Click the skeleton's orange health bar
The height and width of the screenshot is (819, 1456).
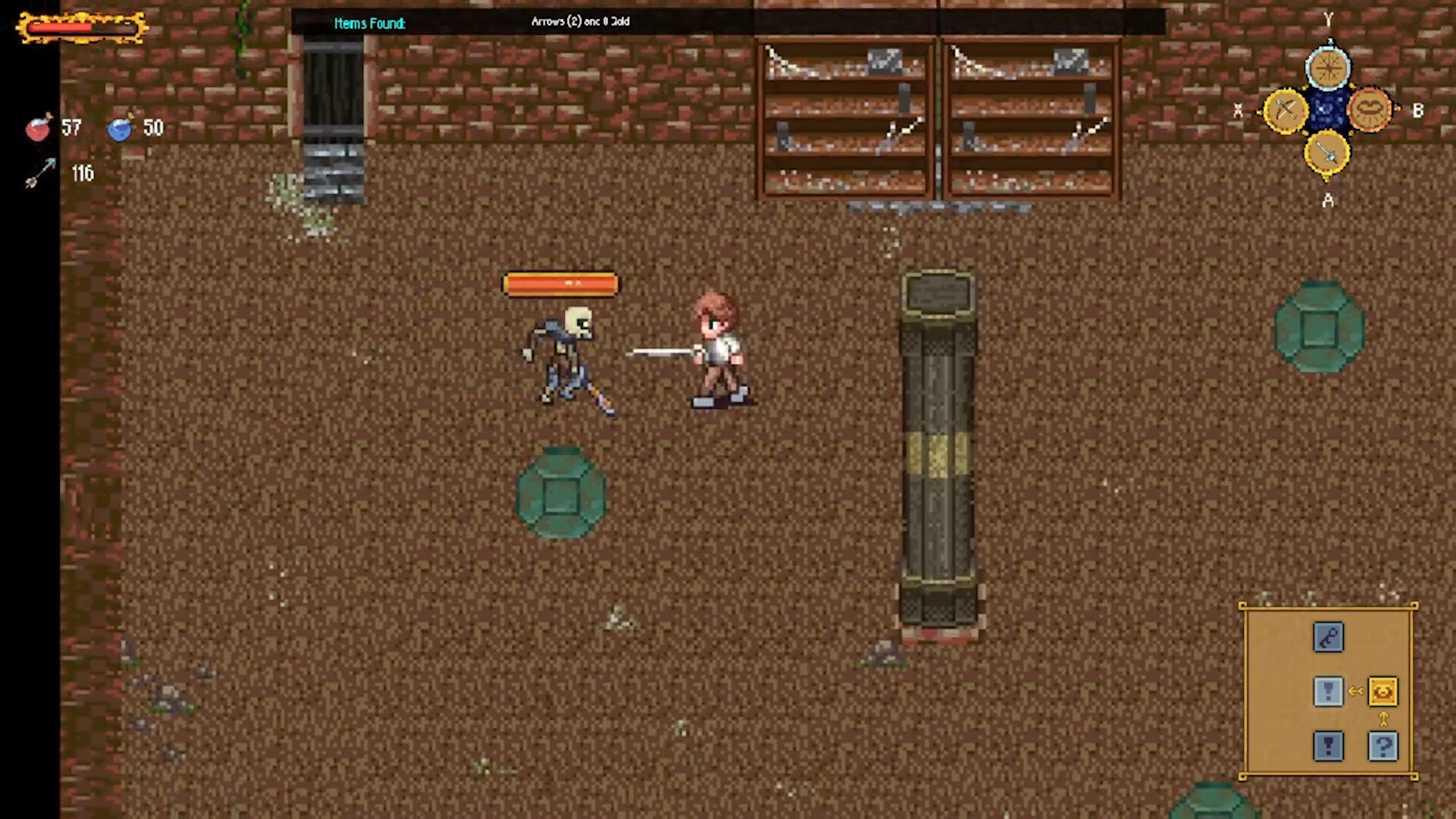pos(561,283)
